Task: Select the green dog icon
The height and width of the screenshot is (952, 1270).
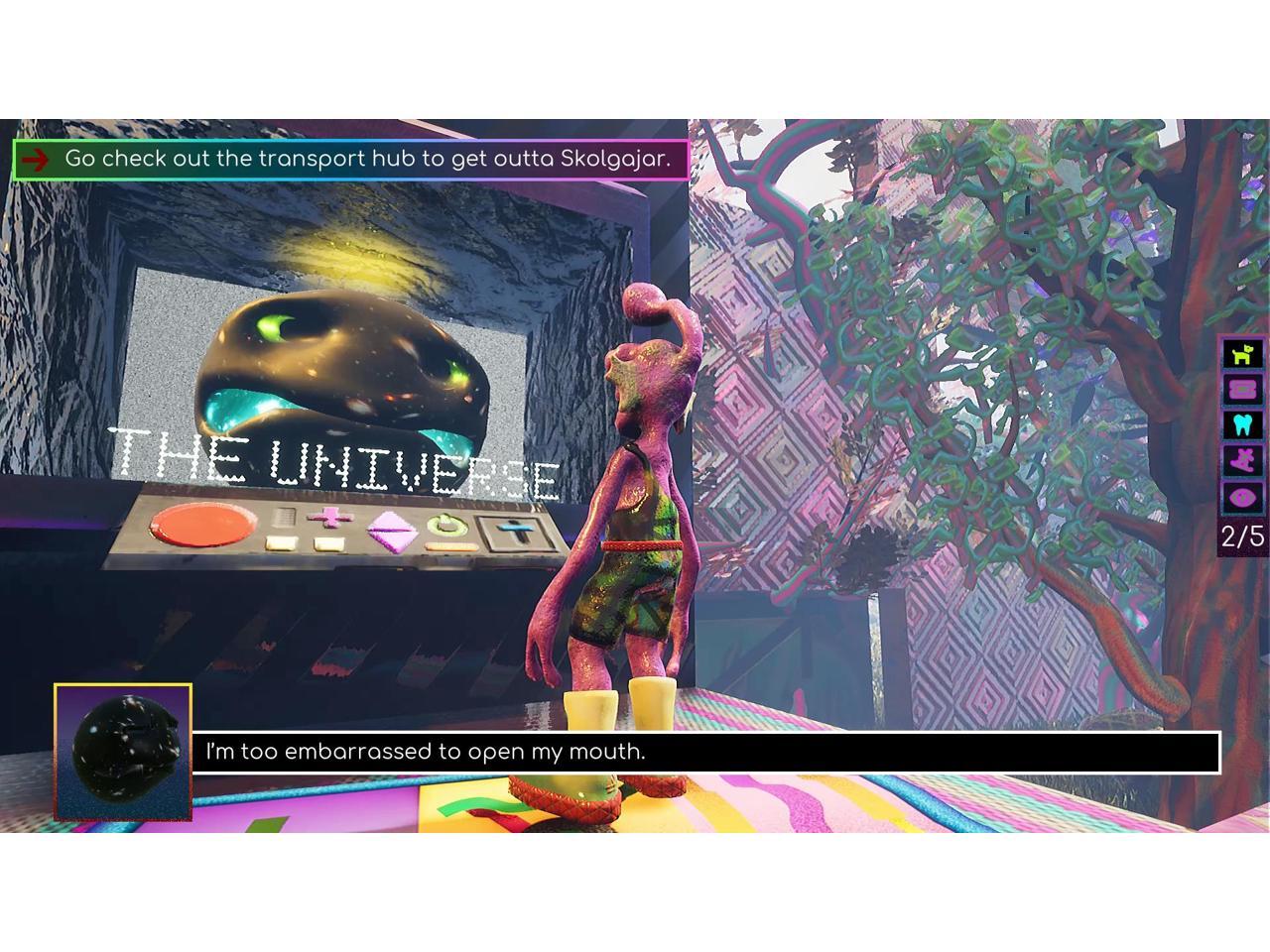Action: coord(1242,353)
